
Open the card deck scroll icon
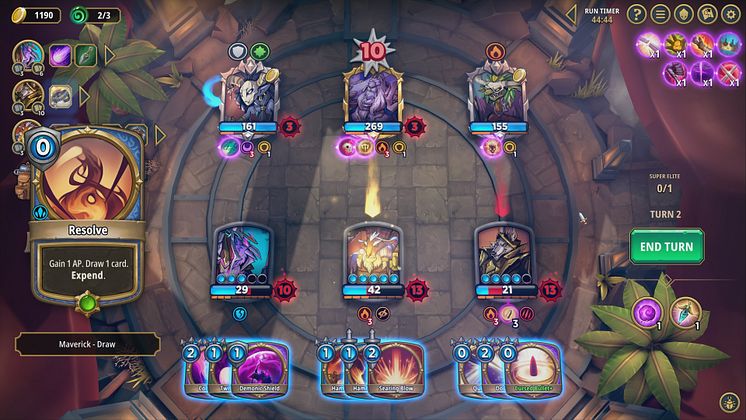pos(708,13)
